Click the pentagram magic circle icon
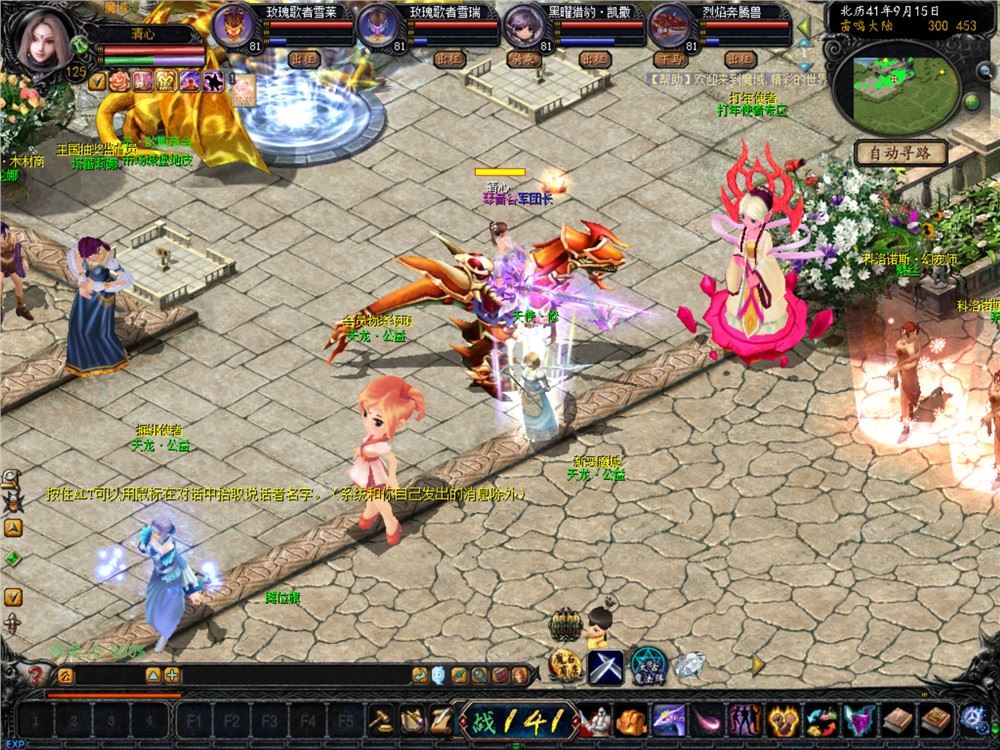The height and width of the screenshot is (750, 1000). 648,664
